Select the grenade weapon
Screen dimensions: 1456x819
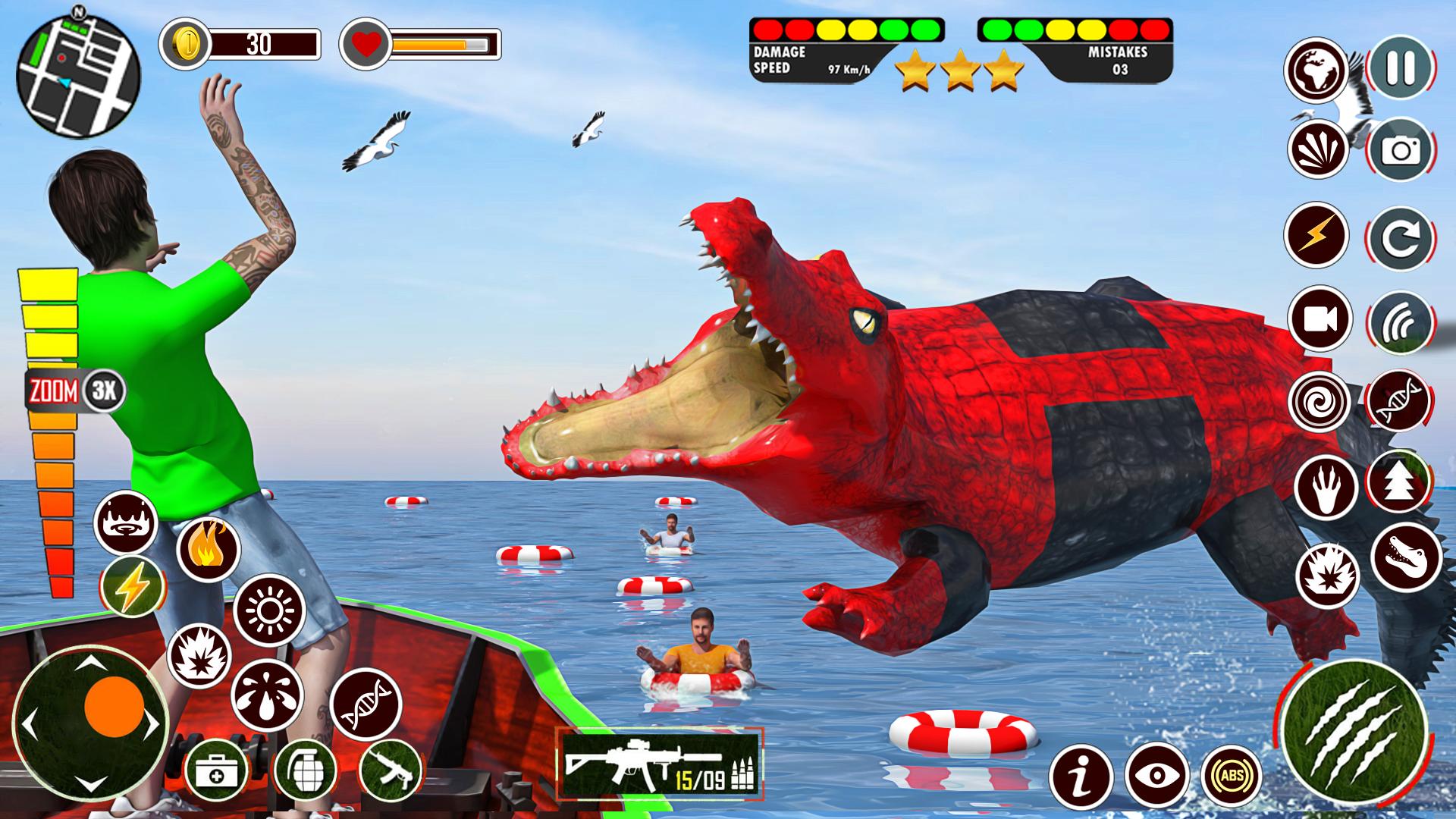click(x=307, y=770)
